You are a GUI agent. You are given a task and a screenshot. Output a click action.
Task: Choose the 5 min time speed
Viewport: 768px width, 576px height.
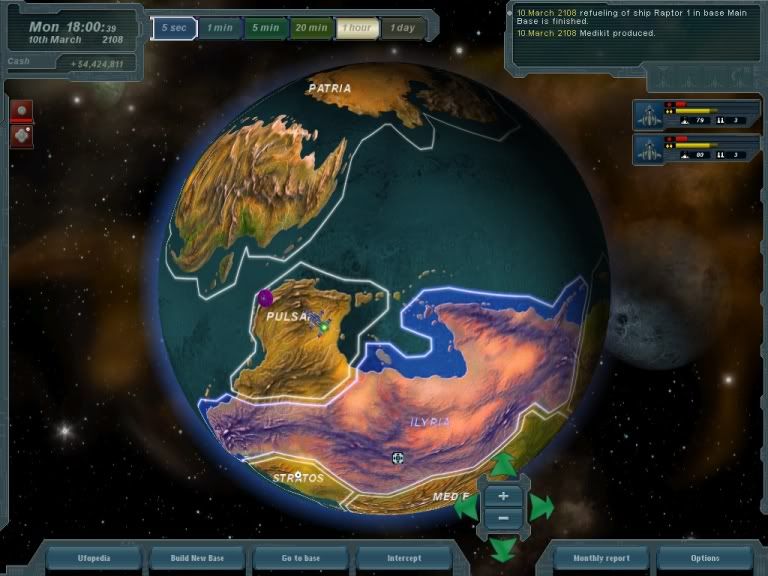tap(265, 28)
